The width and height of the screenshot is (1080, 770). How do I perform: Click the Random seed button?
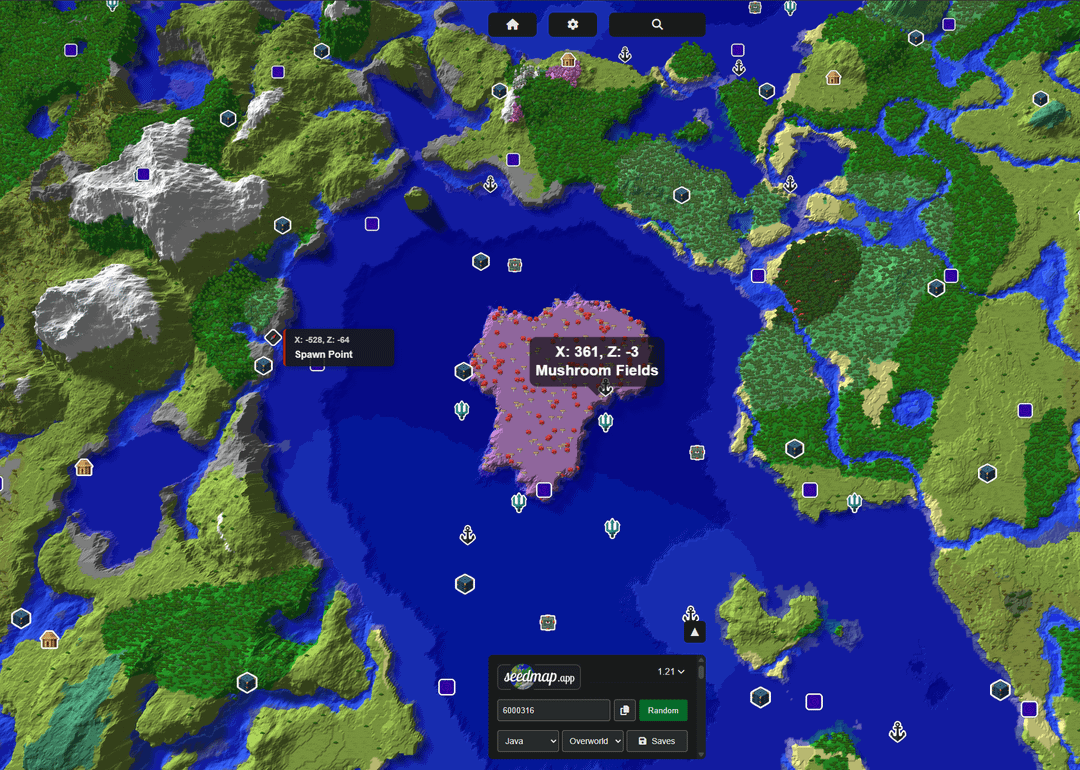coord(663,710)
